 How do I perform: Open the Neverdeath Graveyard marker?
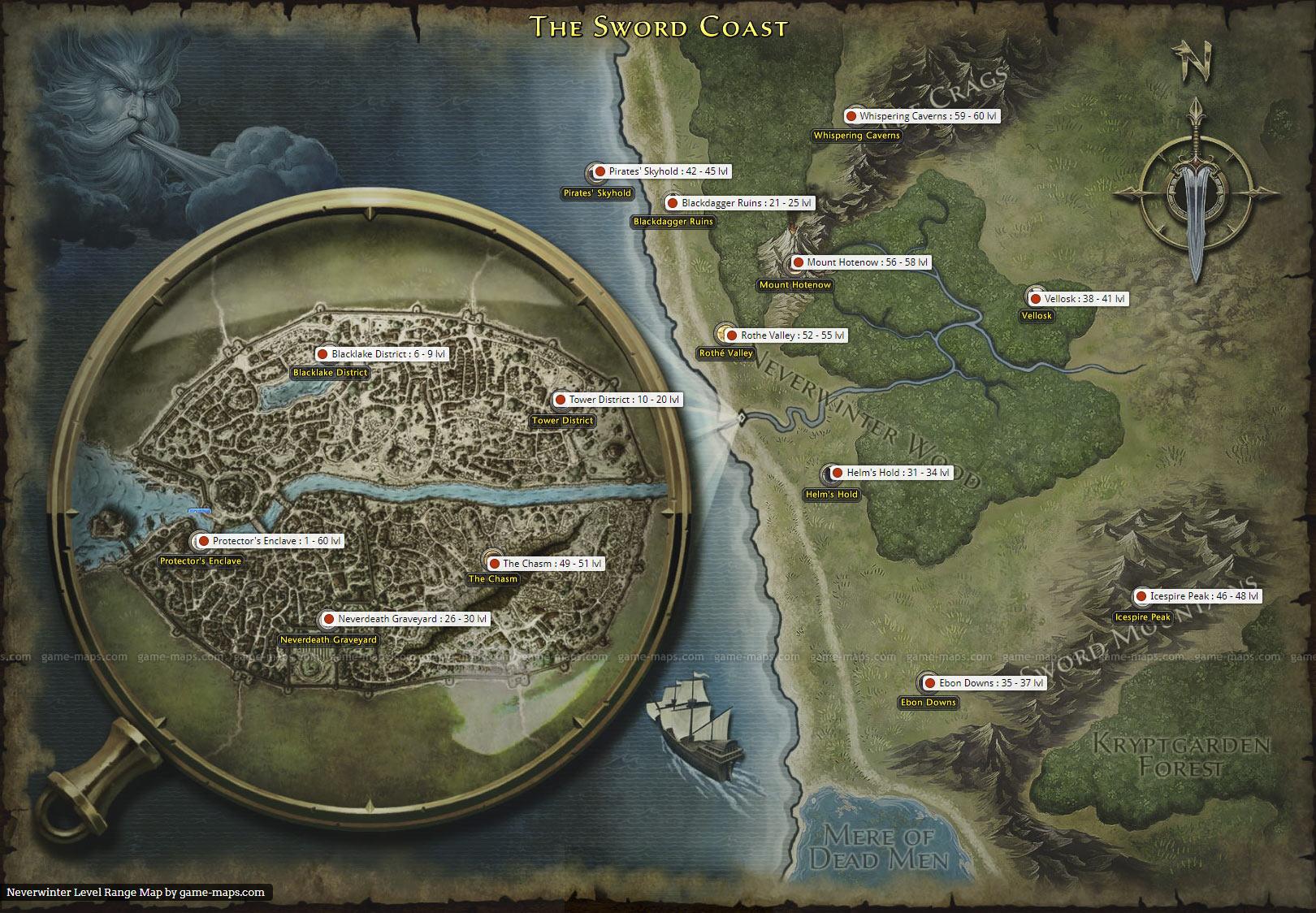tap(329, 620)
